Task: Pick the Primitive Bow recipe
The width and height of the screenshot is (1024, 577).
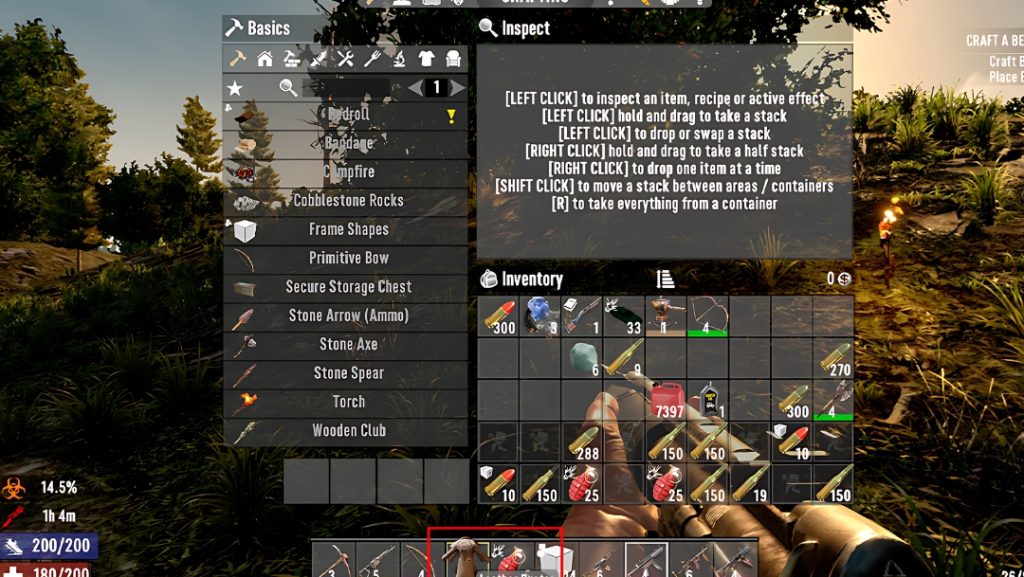Action: 347,258
